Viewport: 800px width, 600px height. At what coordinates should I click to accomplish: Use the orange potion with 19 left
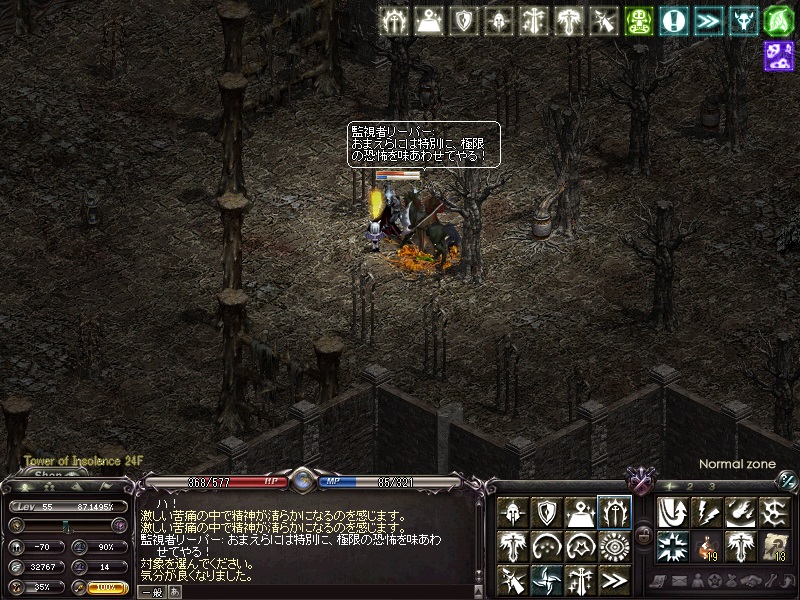click(707, 546)
